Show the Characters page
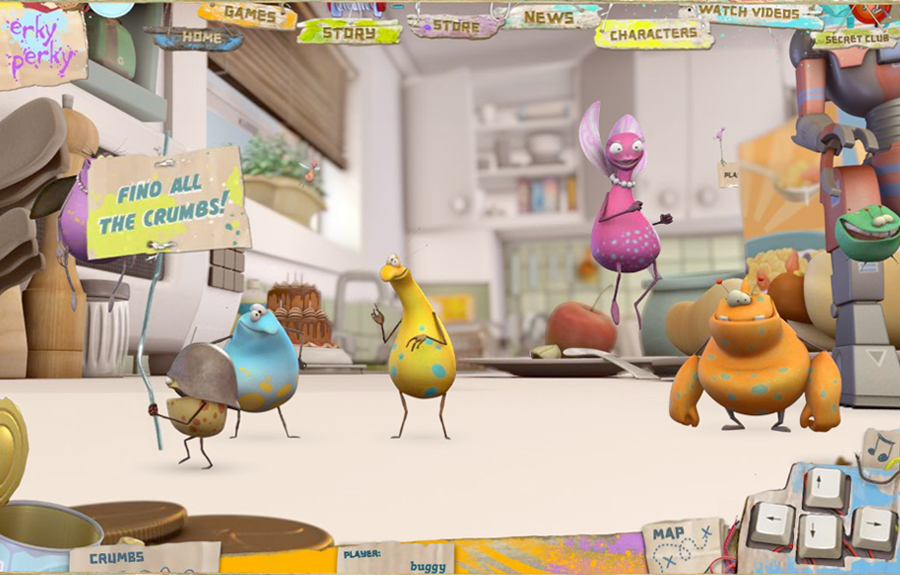The width and height of the screenshot is (900, 575). 653,34
